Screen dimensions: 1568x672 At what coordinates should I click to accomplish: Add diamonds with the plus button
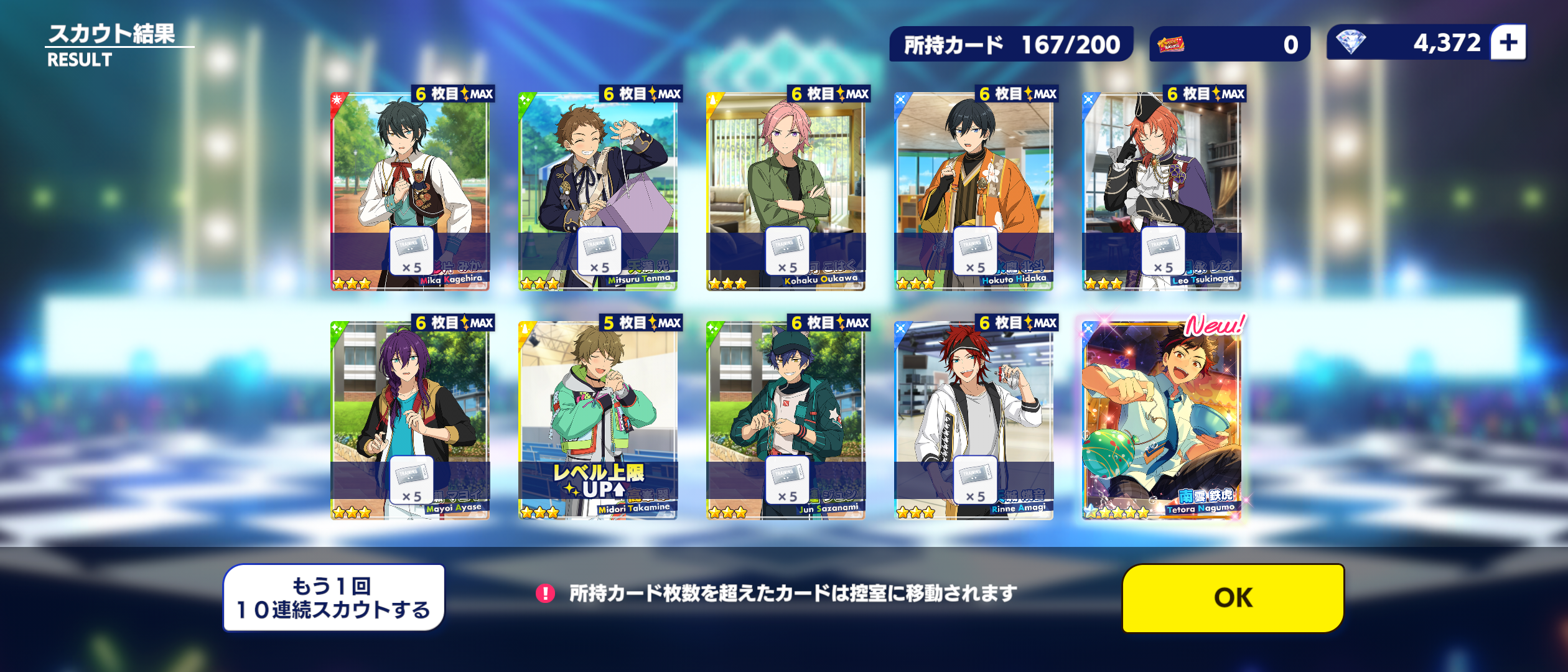coord(1508,43)
